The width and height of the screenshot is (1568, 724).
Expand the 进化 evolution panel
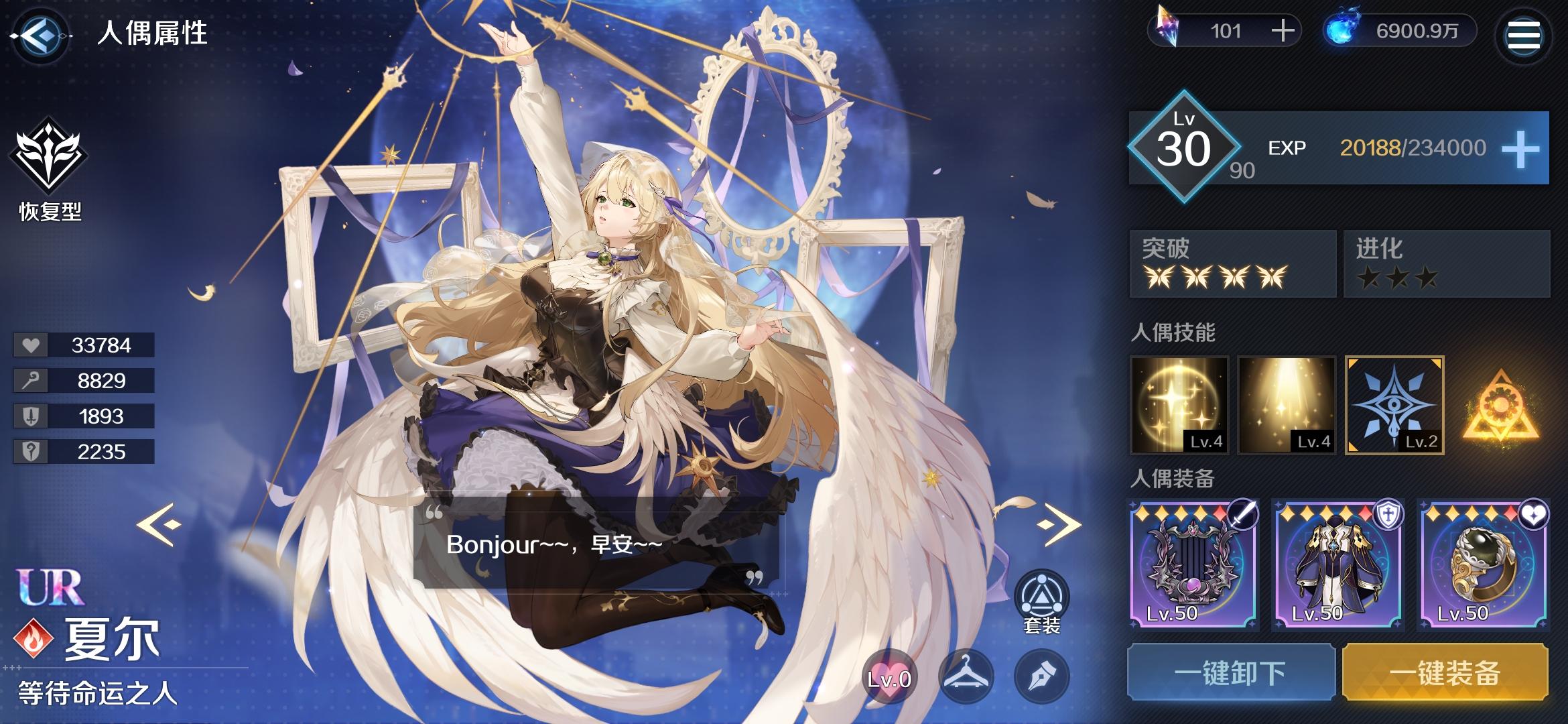point(1446,263)
